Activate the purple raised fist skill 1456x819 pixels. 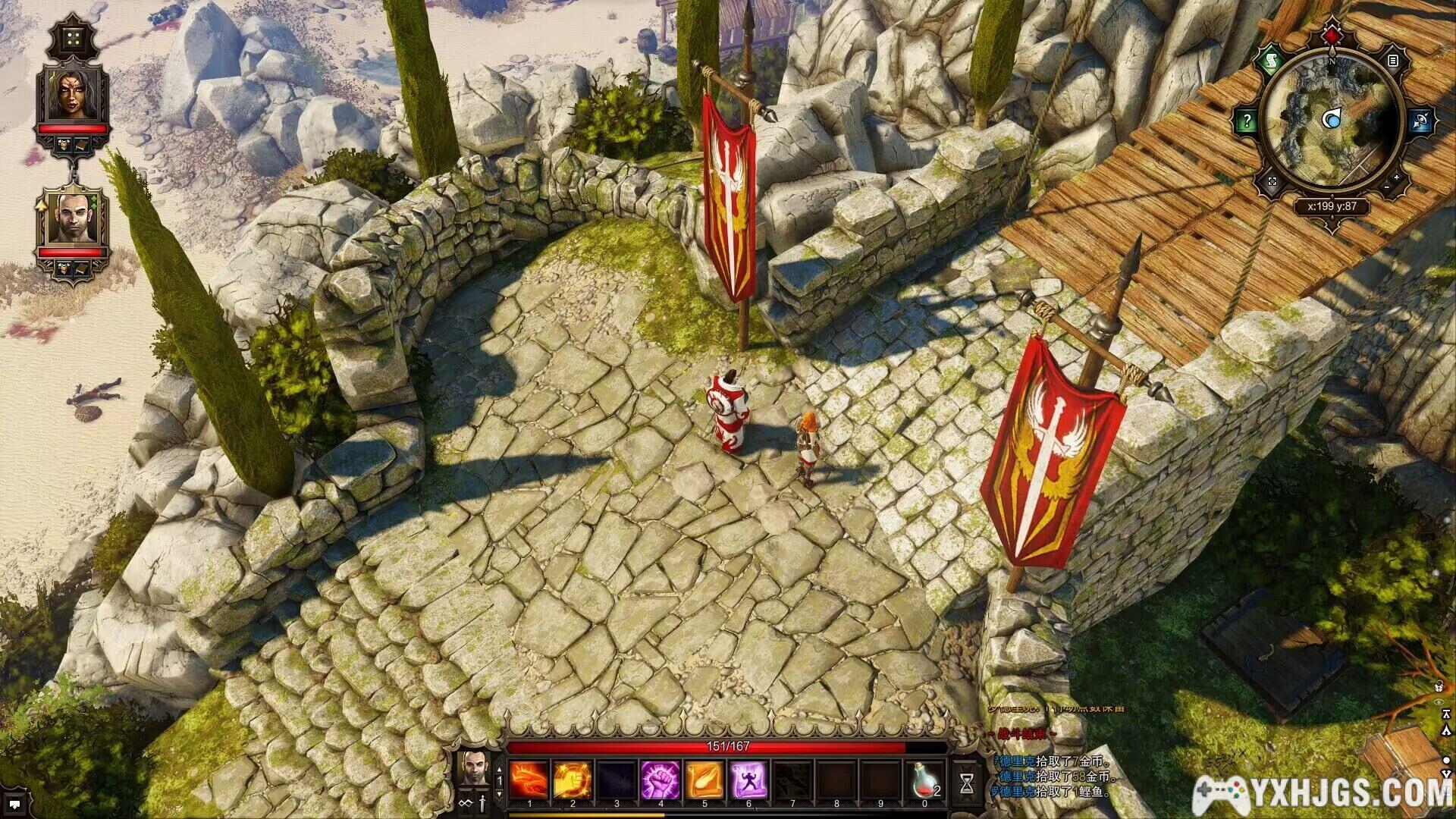click(x=661, y=780)
